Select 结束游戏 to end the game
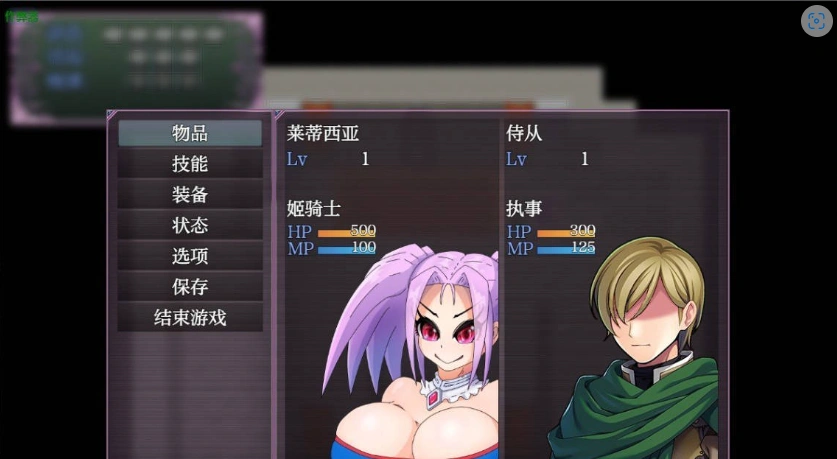The image size is (837, 459). 190,318
